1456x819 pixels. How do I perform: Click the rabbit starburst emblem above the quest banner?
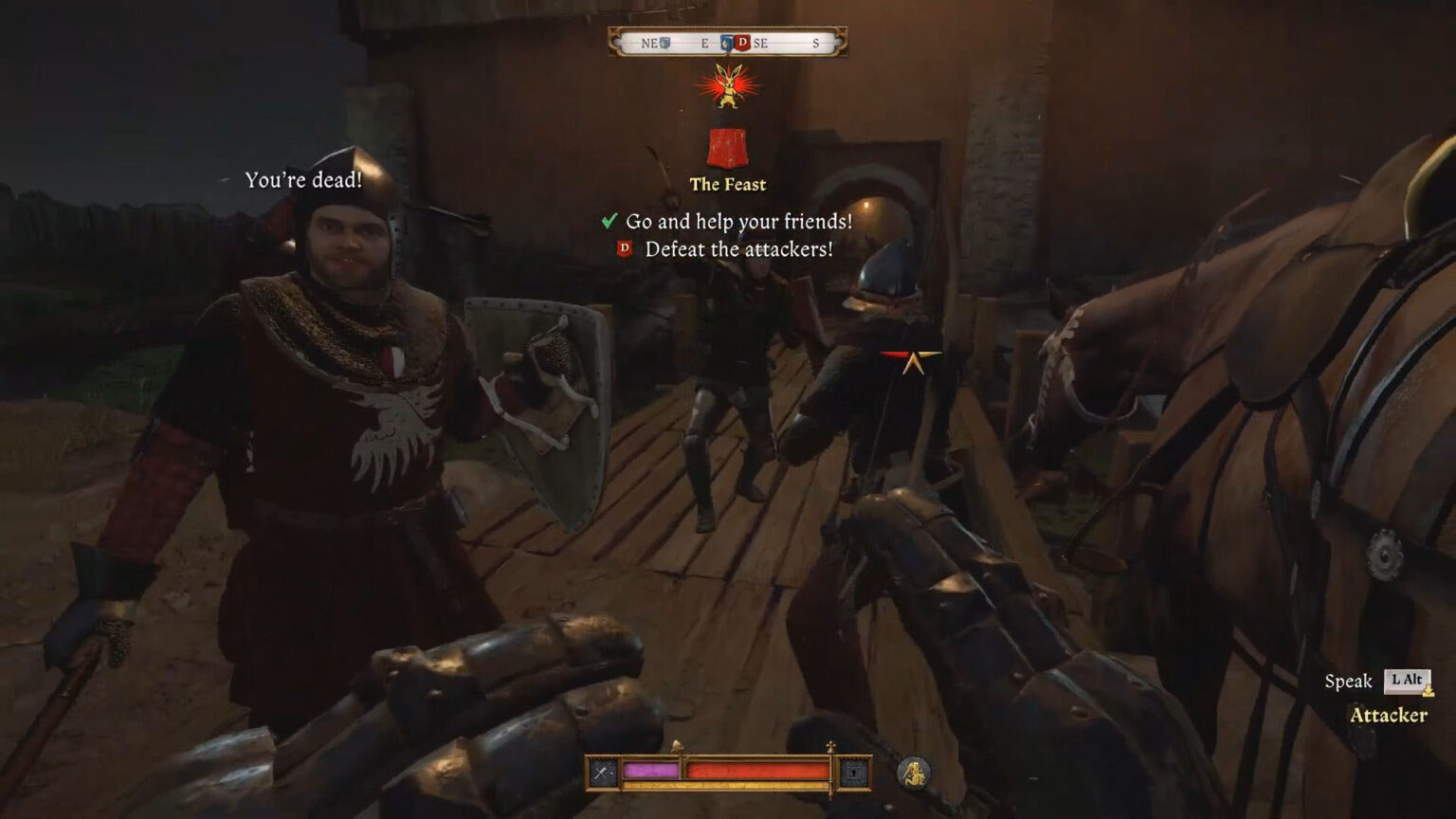click(728, 85)
